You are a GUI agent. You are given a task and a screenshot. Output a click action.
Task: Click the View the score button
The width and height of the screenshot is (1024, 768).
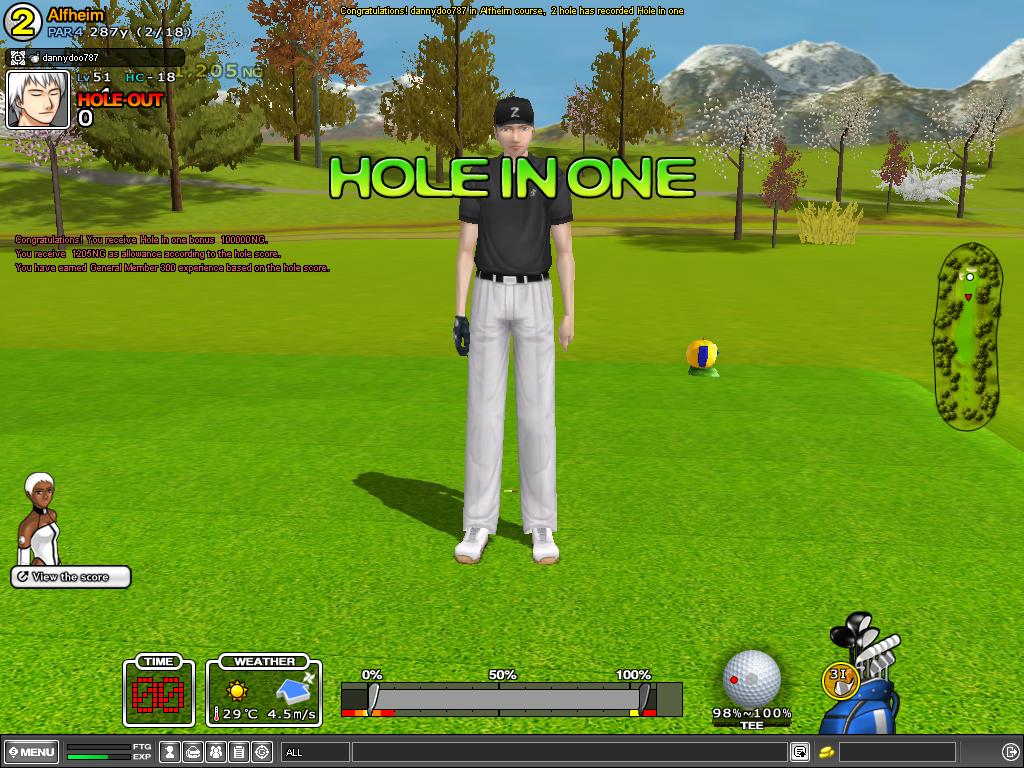(x=71, y=577)
